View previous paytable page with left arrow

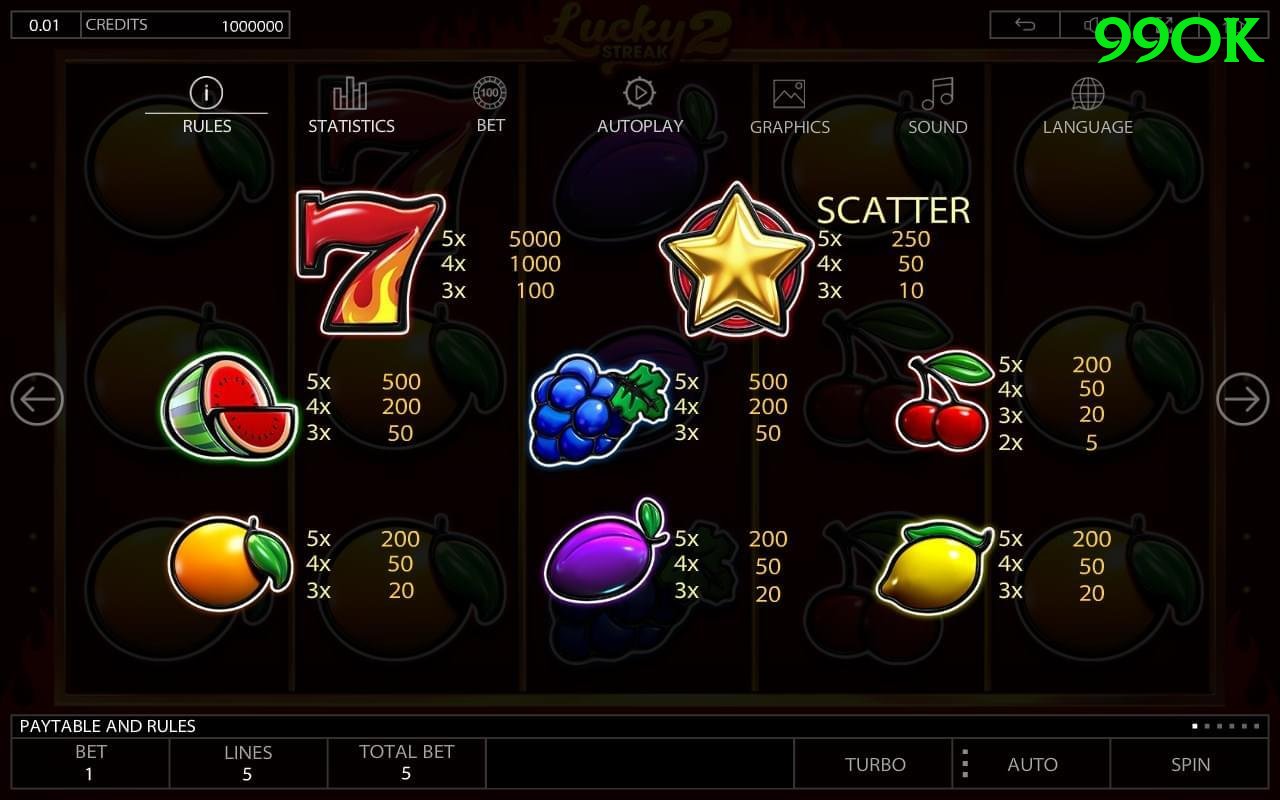[37, 399]
